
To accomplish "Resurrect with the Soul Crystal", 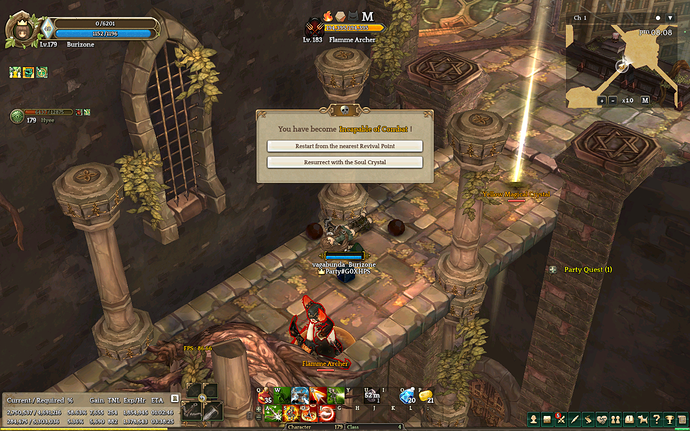I will [x=344, y=162].
